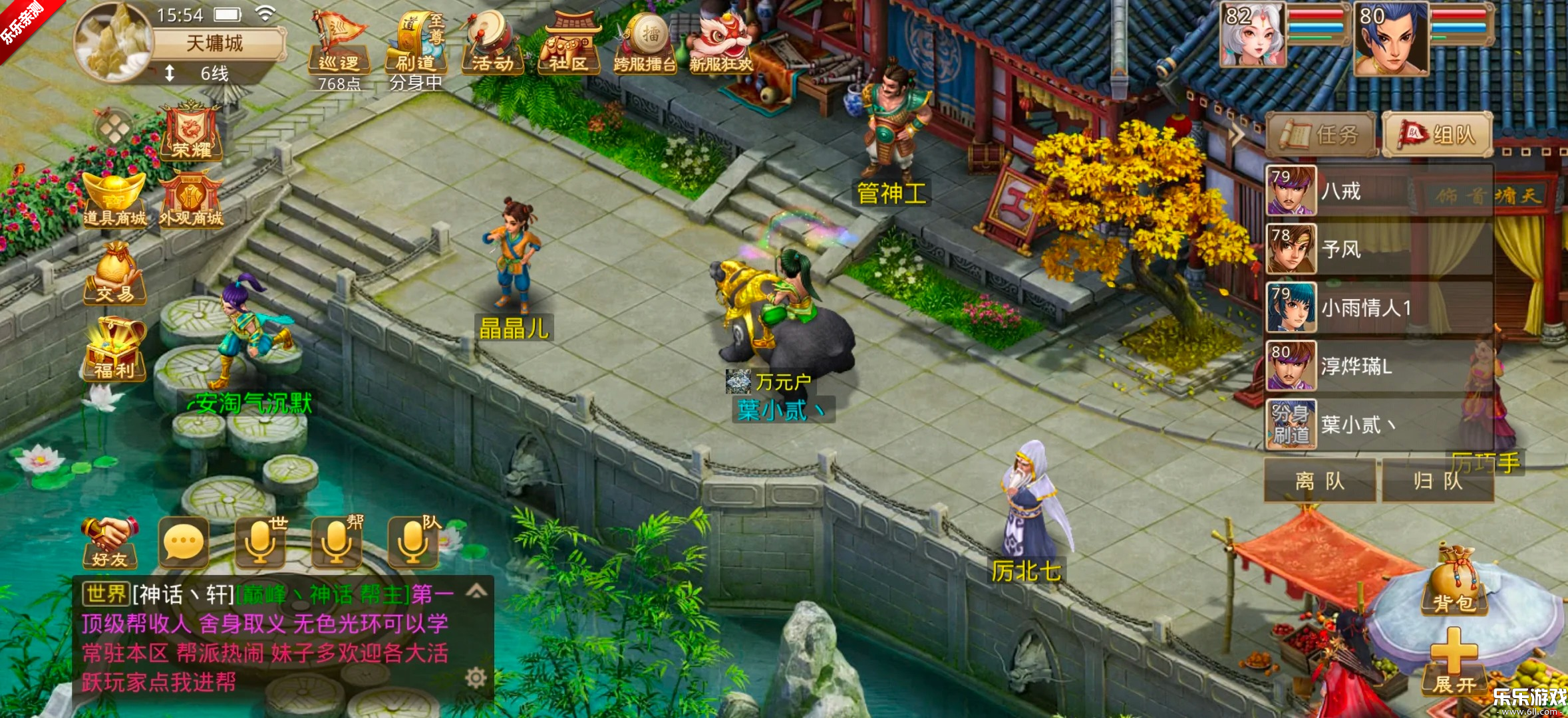Open the 外观商城 appearance shop
Screen dimensions: 1568x718
click(191, 199)
